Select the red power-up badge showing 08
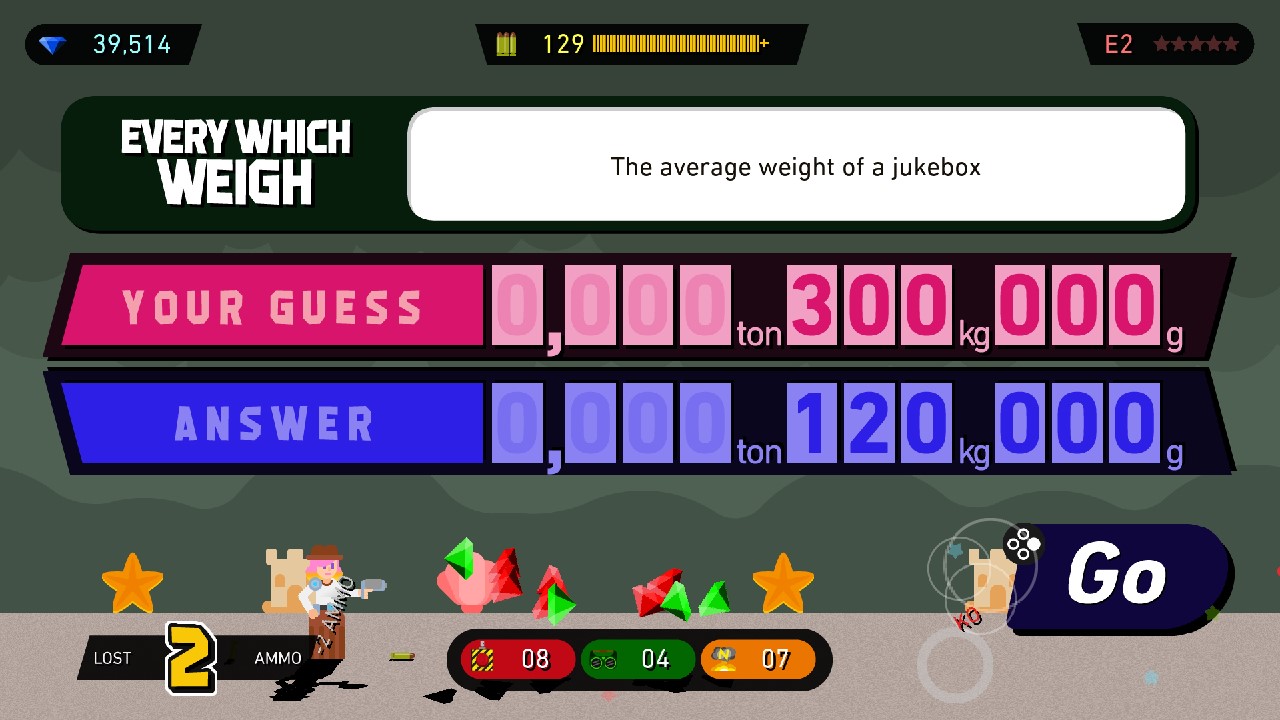The width and height of the screenshot is (1280, 720). coord(515,659)
